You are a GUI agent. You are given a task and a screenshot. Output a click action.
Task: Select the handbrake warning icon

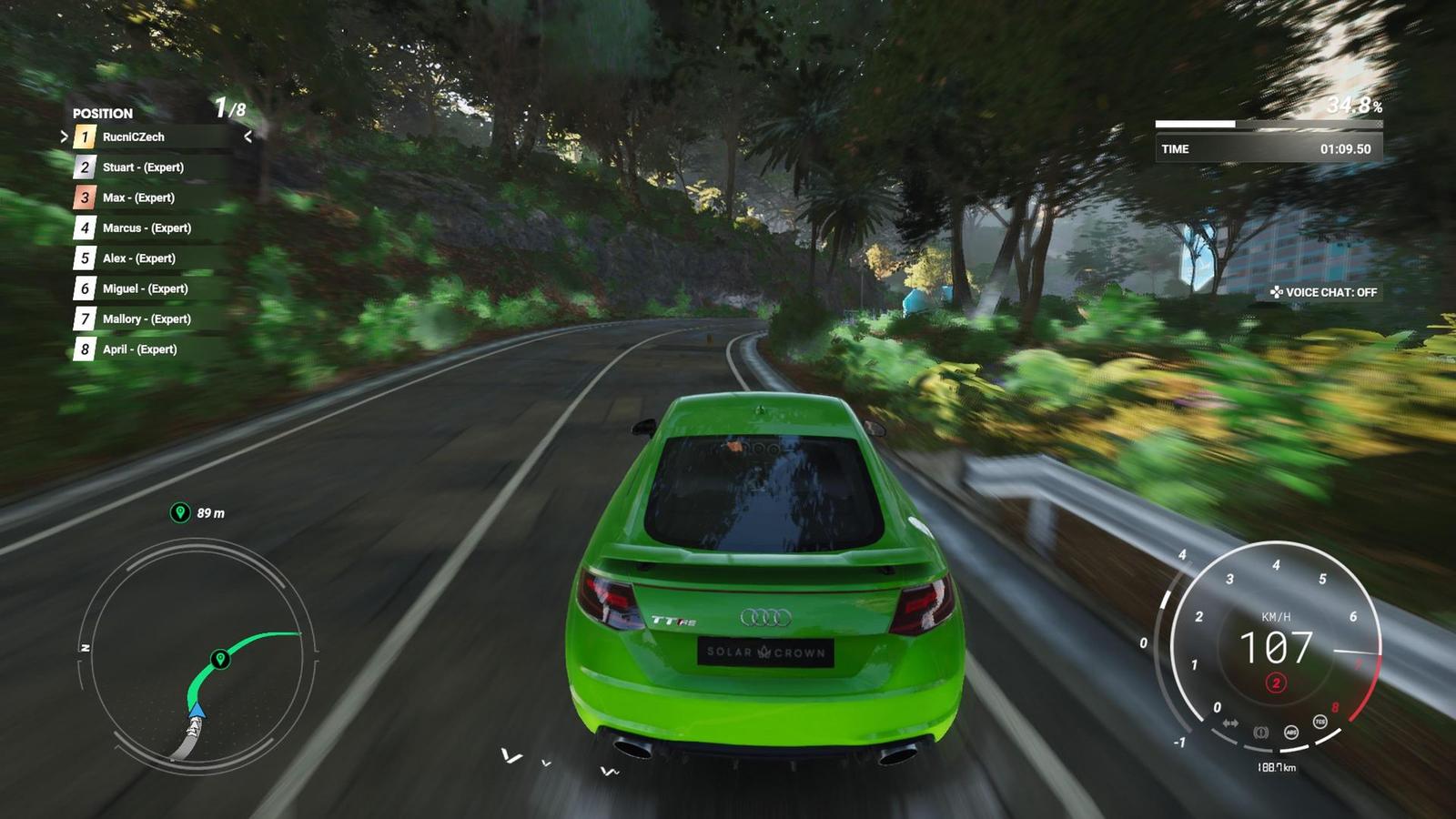point(1261,733)
